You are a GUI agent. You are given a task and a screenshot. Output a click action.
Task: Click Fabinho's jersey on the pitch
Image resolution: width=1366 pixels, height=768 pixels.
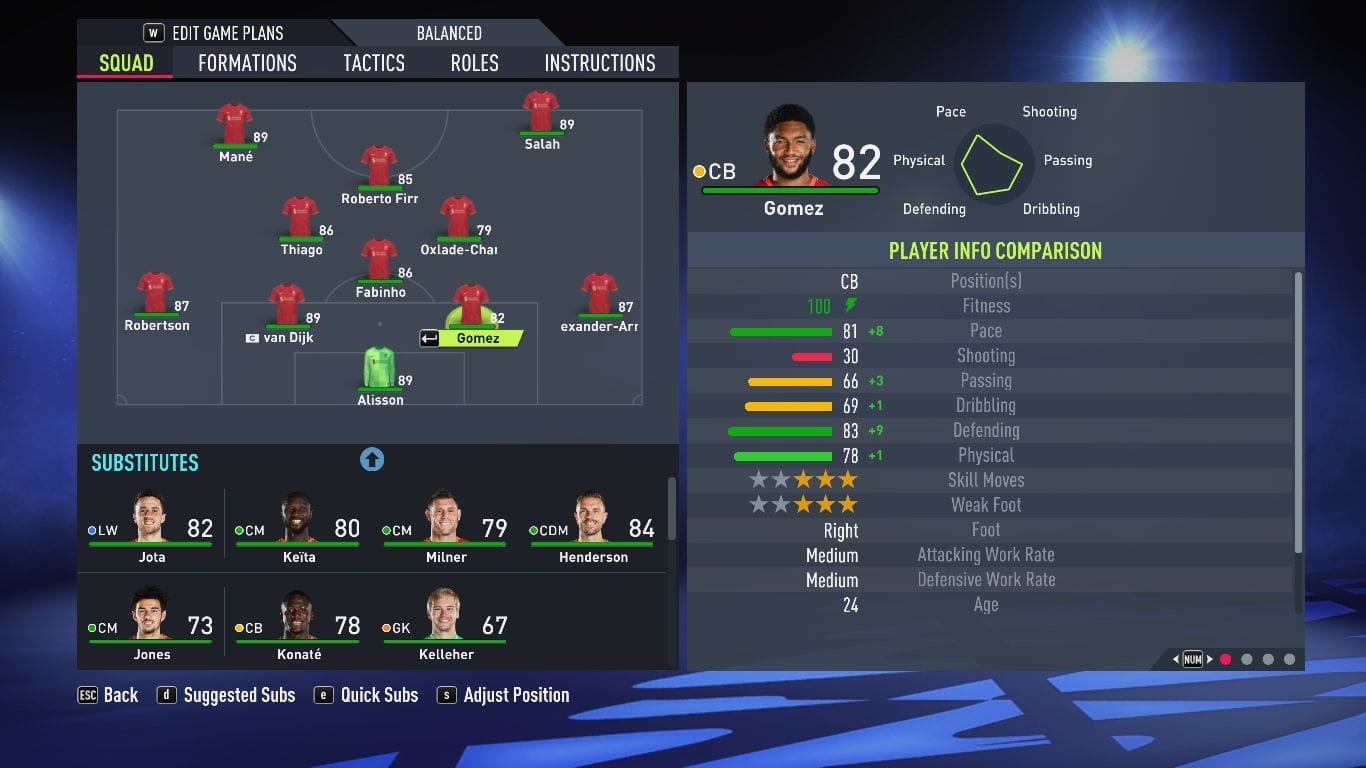point(380,262)
